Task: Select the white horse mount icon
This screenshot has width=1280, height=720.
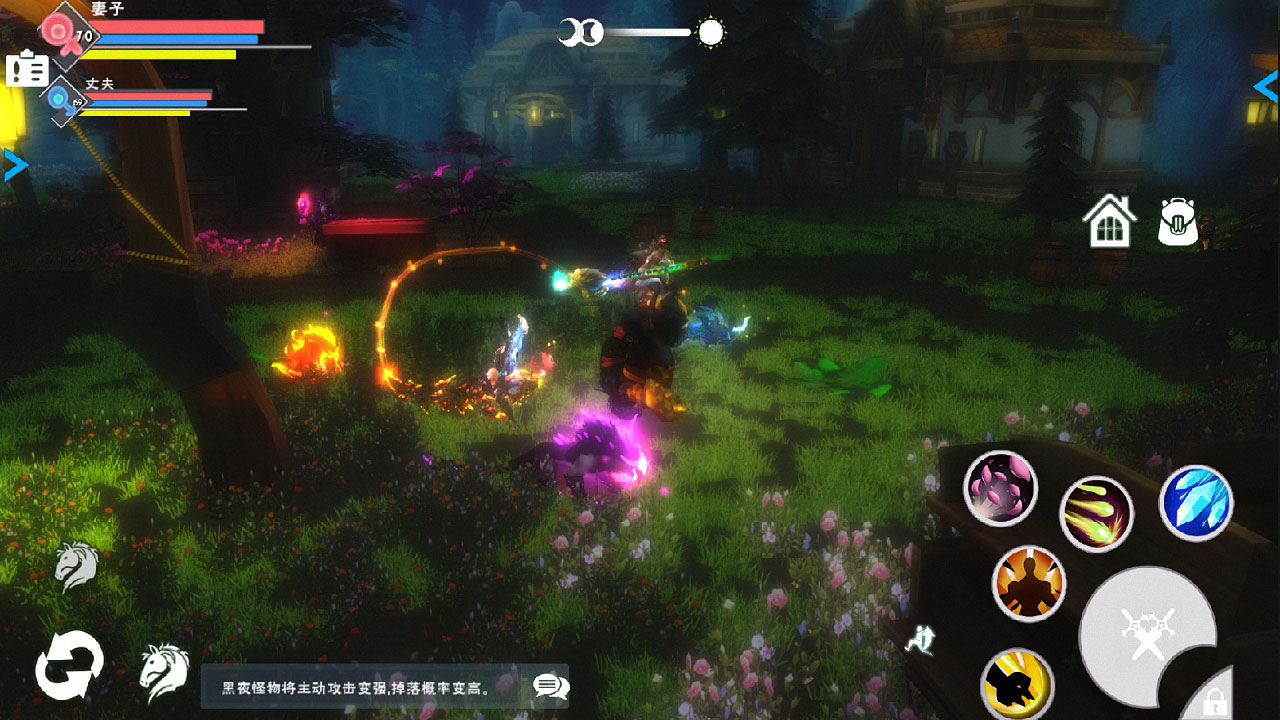Action: [x=164, y=671]
